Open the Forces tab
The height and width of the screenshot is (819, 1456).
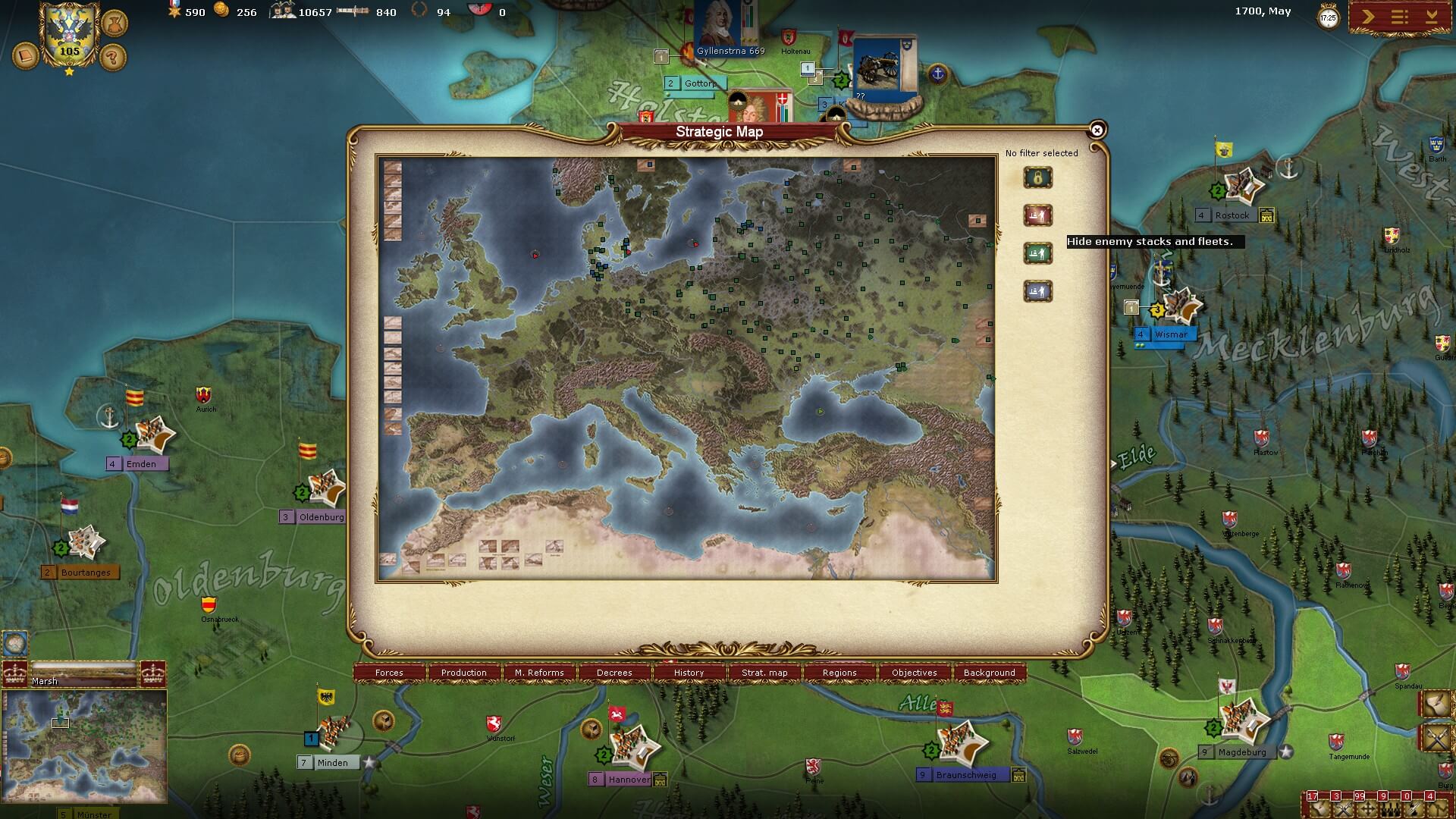389,673
